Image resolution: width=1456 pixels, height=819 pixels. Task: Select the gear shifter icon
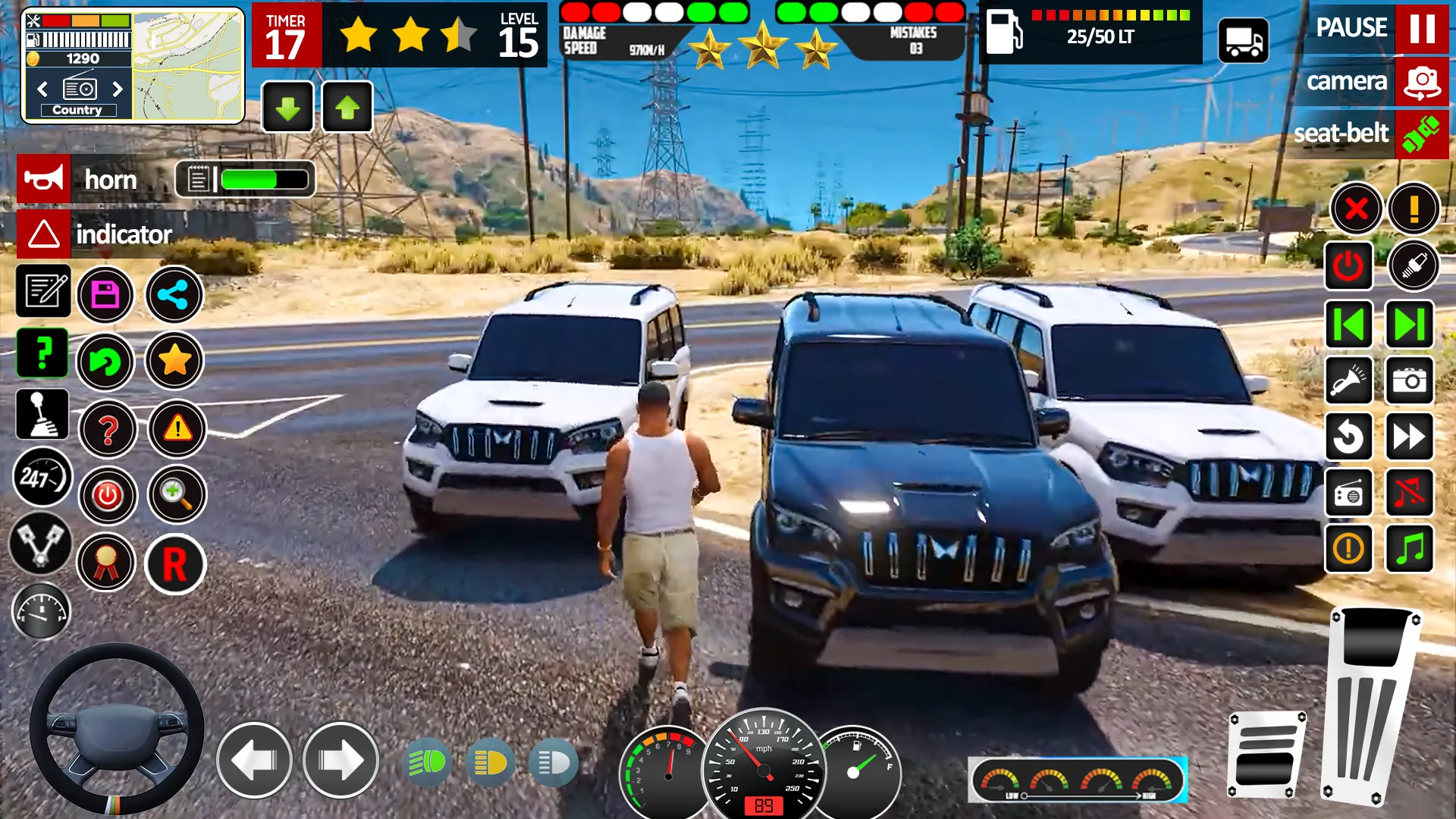click(x=42, y=414)
